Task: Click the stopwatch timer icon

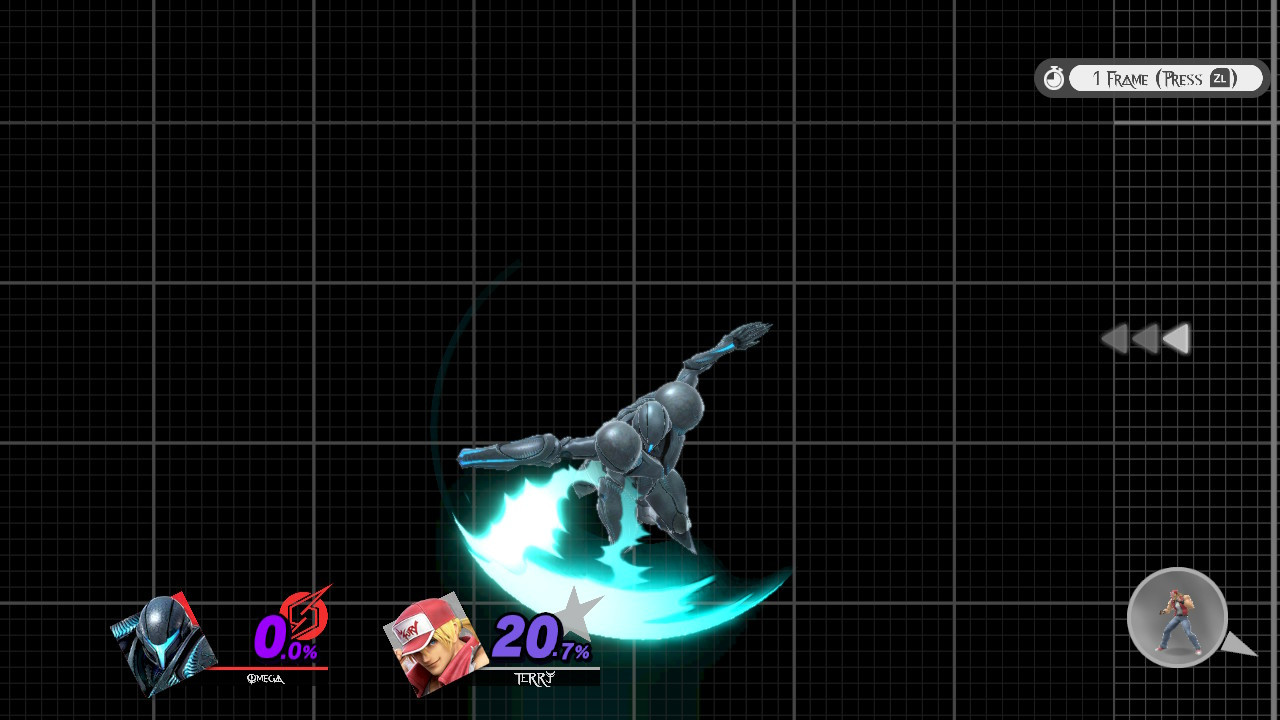Action: click(1054, 77)
